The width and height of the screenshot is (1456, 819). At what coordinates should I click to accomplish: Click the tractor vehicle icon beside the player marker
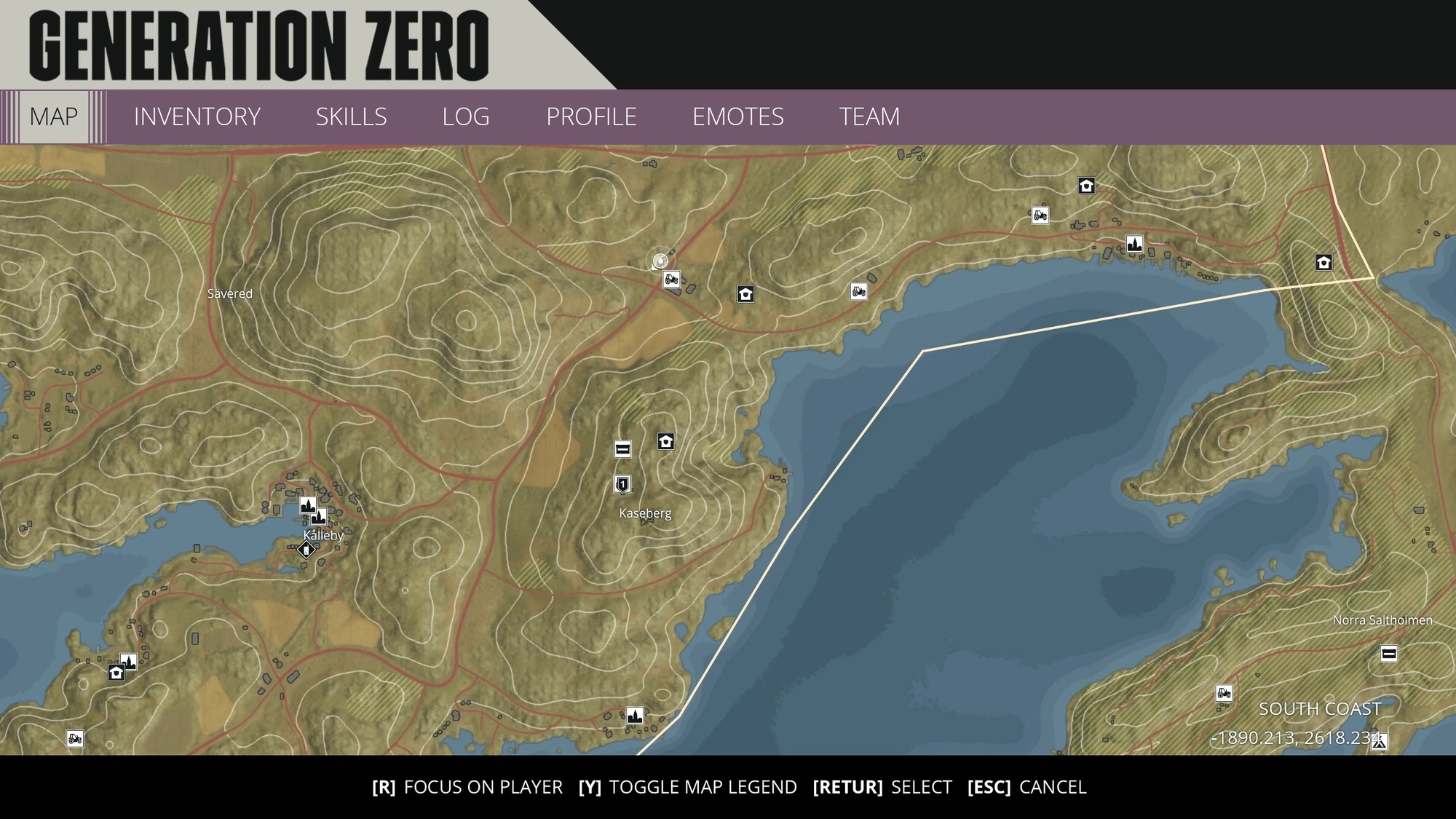[x=670, y=279]
